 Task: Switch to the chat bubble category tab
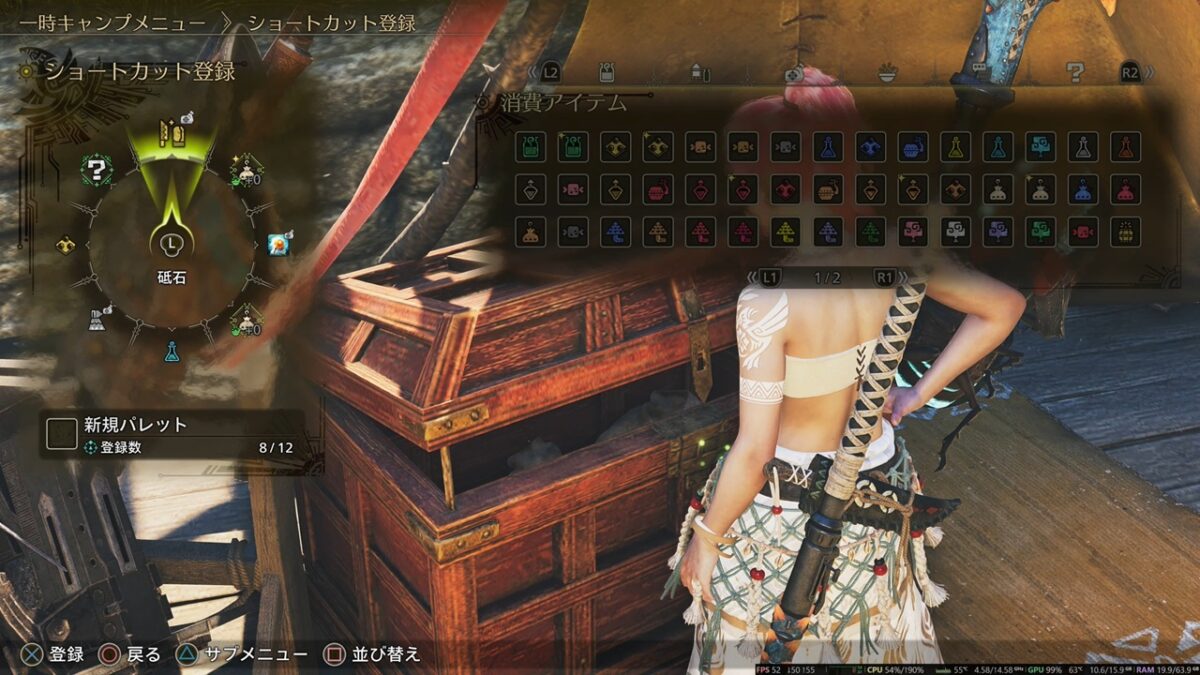coord(981,72)
